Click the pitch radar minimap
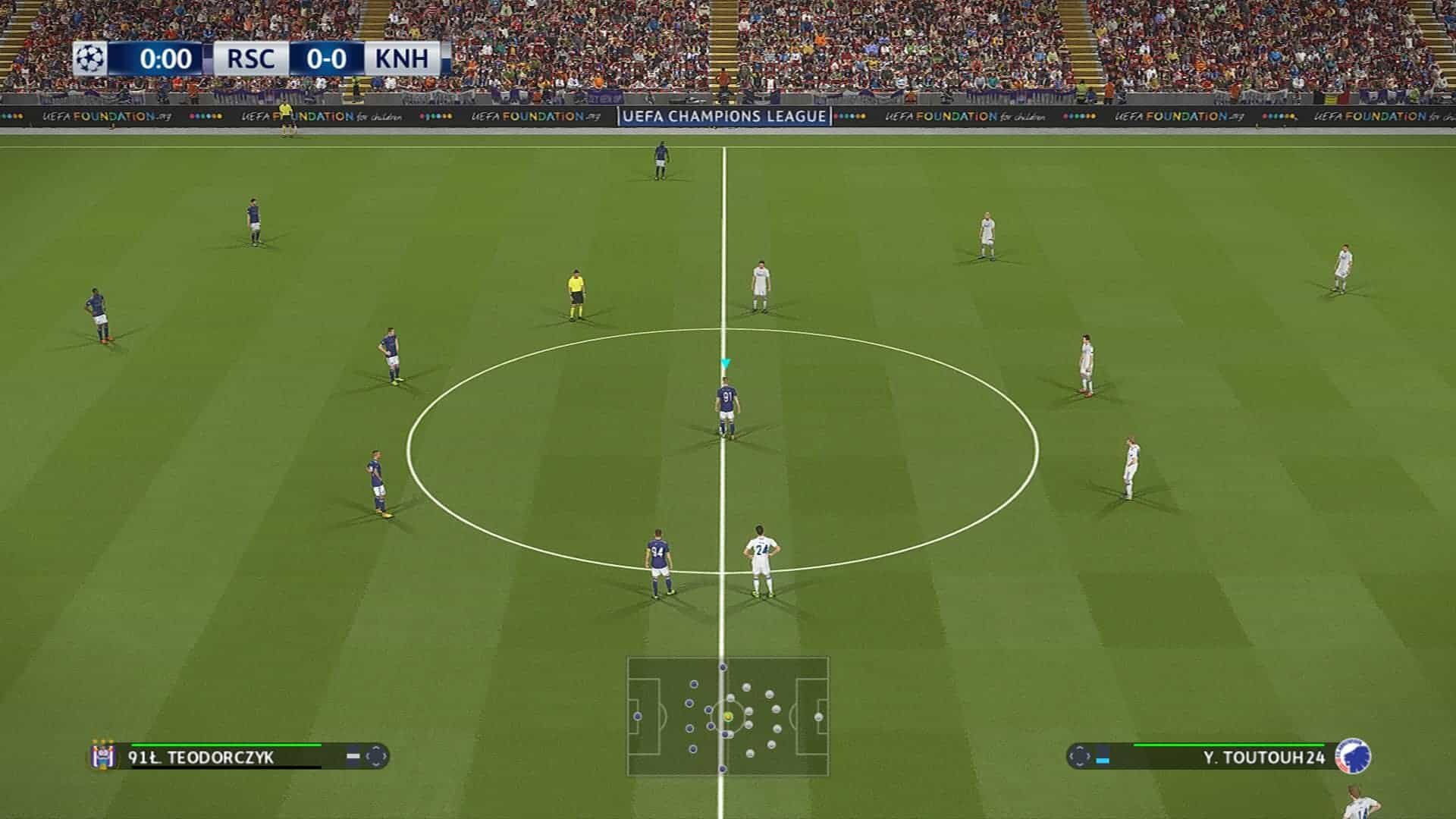This screenshot has height=819, width=1456. [727, 716]
